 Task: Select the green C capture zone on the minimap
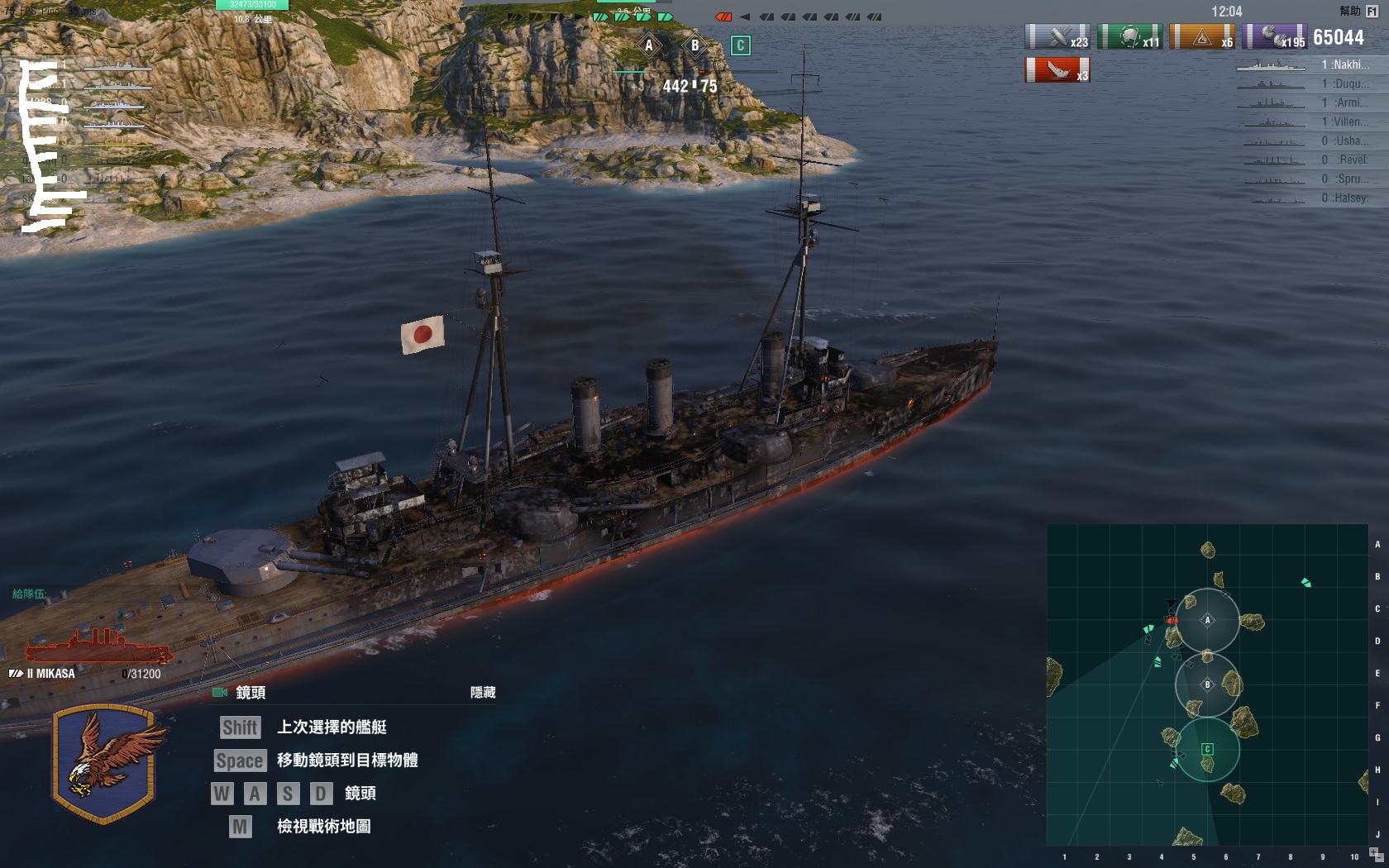[1207, 749]
